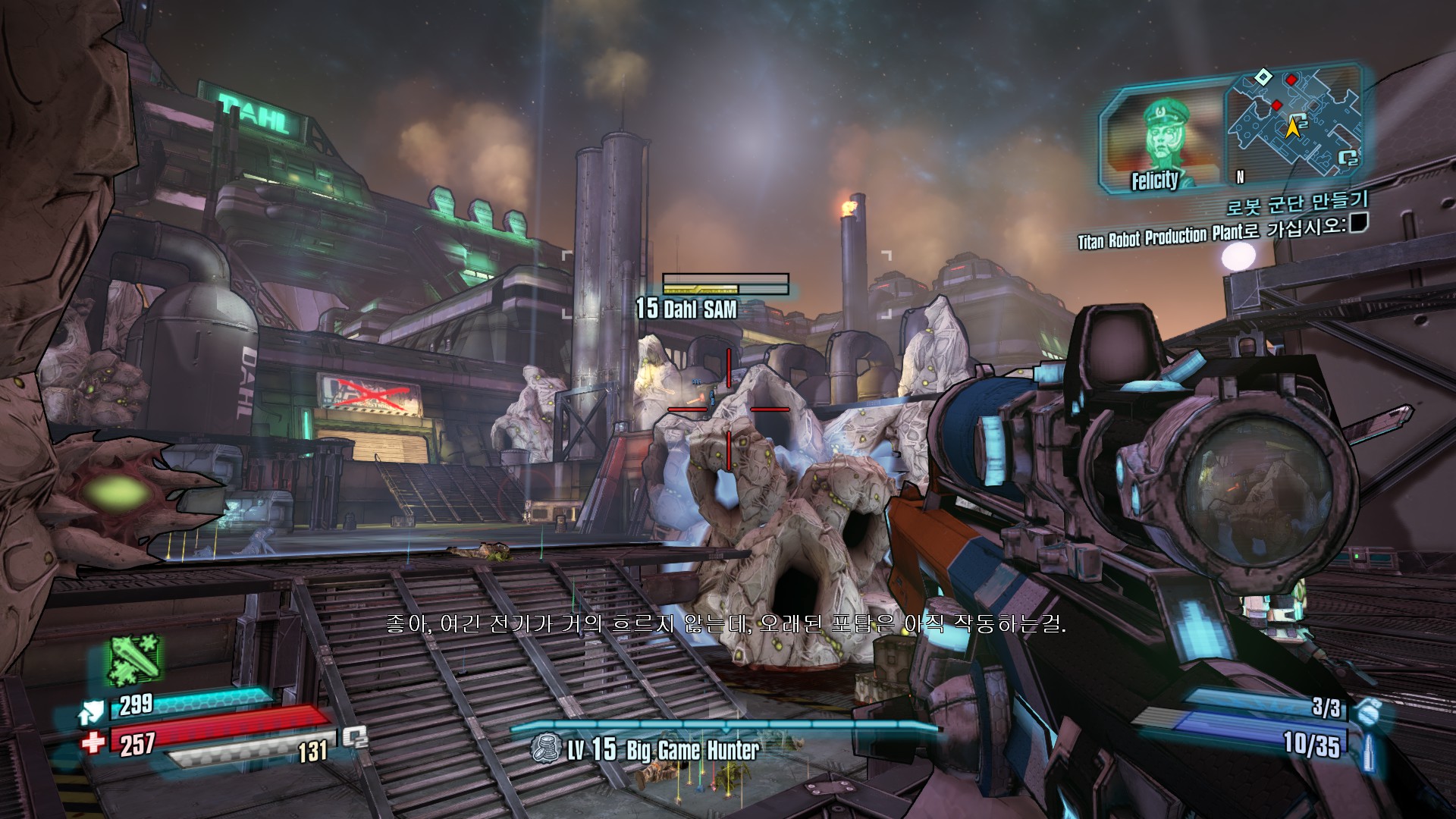Select the grenade count icon

(x=1370, y=712)
